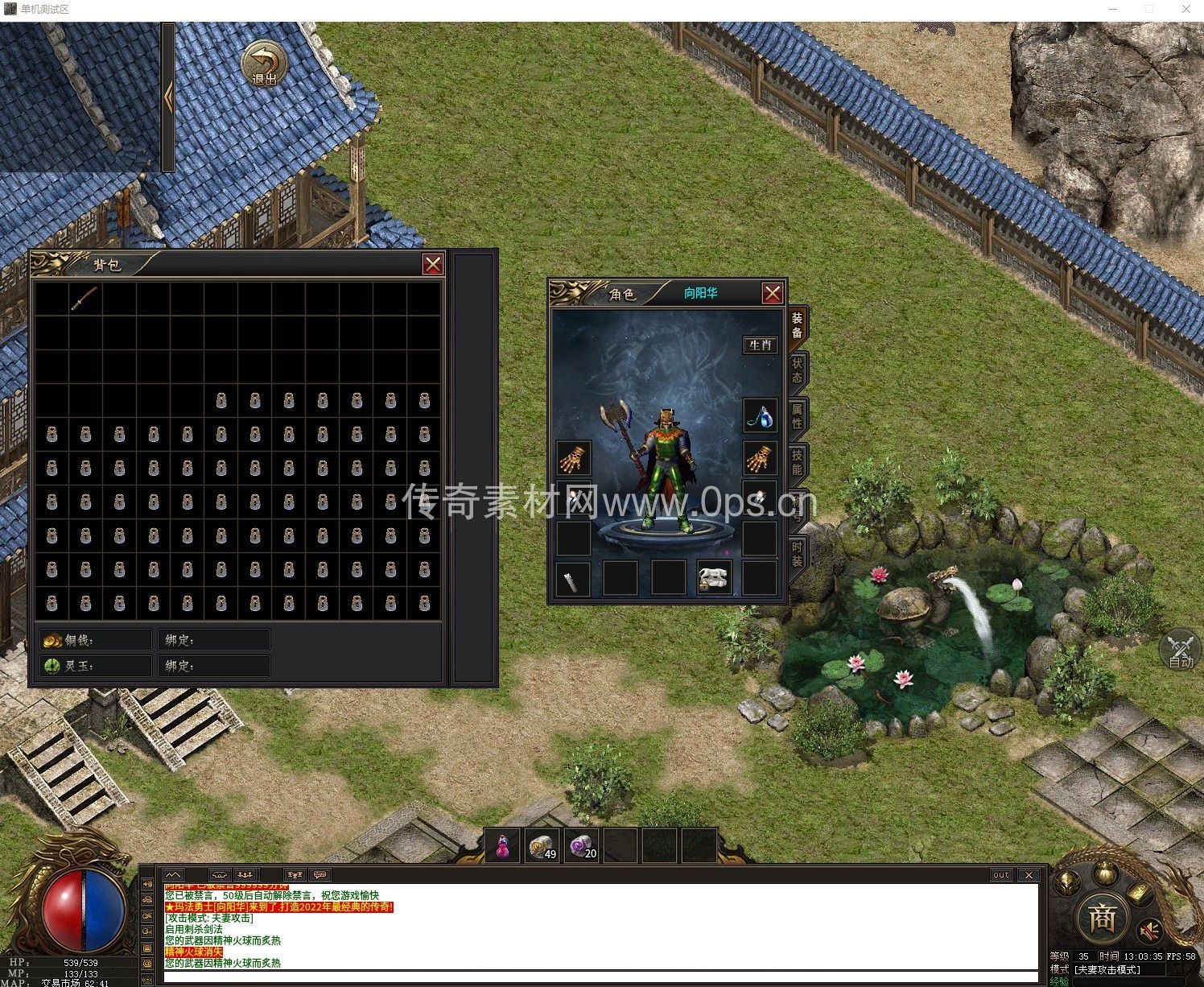The width and height of the screenshot is (1204, 987).
Task: Switch to the 状态 status tab
Action: click(x=797, y=370)
